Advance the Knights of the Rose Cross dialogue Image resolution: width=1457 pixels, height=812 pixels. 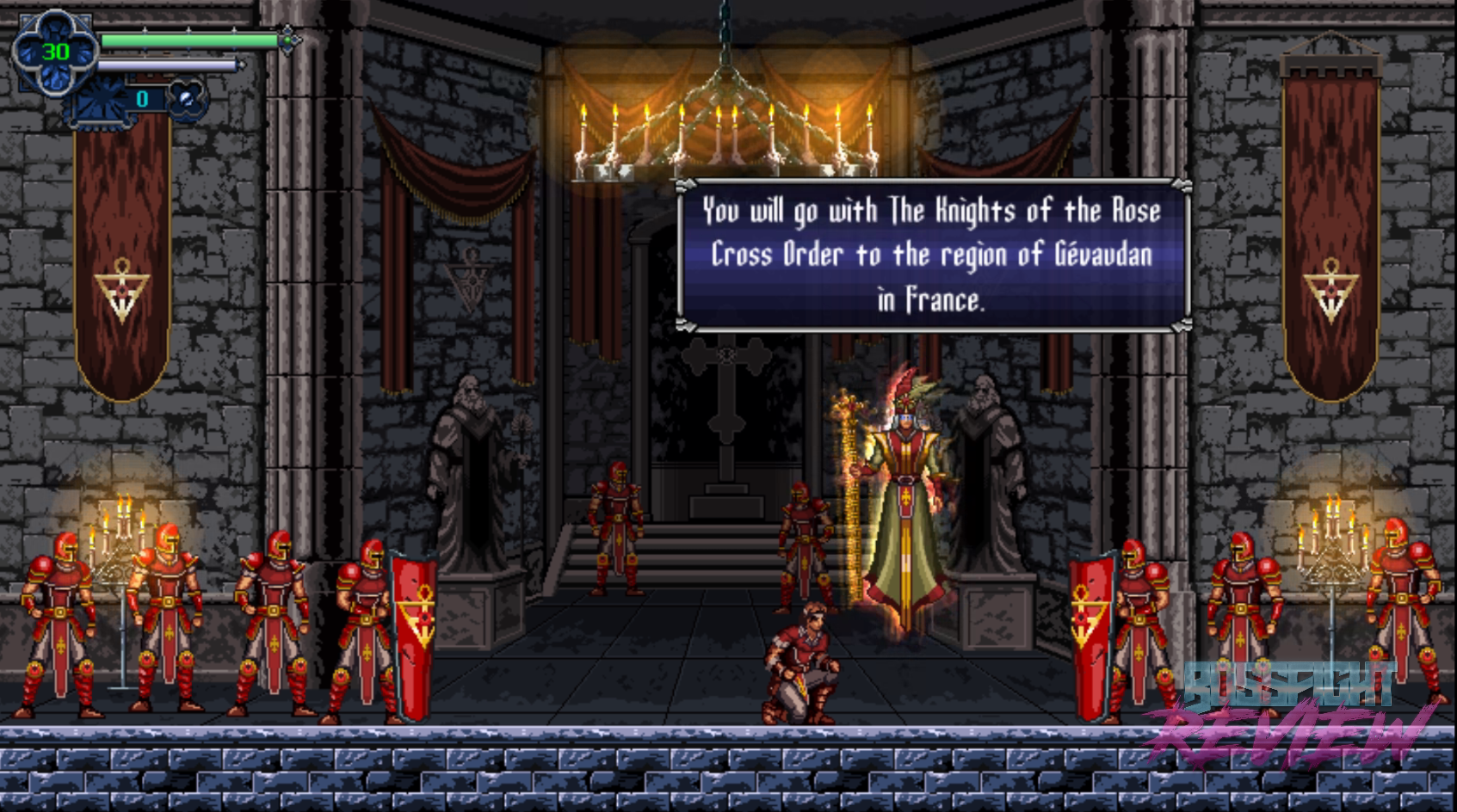click(x=933, y=255)
